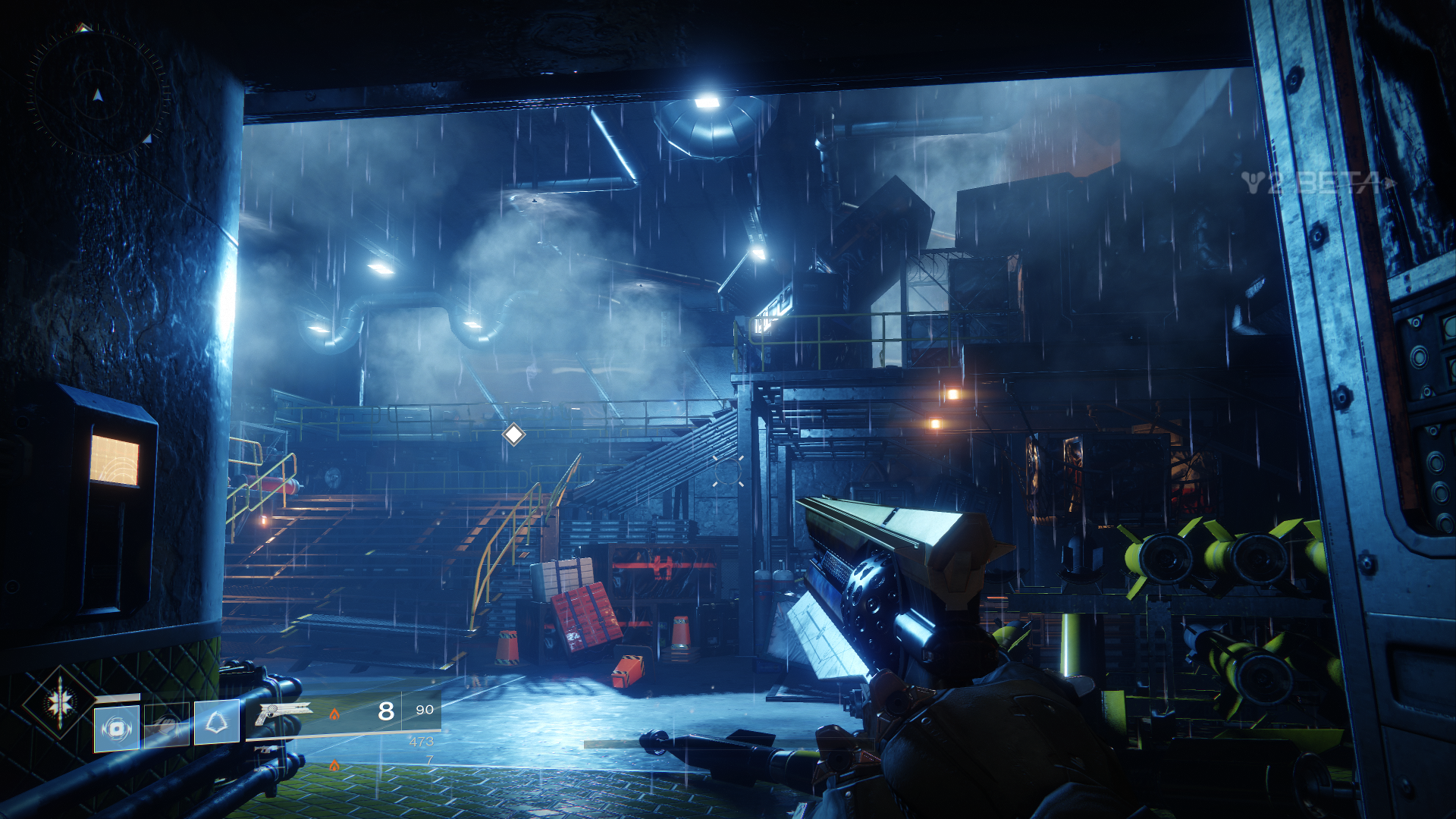Activate the diamond-shaped super ability icon
This screenshot has height=819, width=1456.
pyautogui.click(x=60, y=702)
